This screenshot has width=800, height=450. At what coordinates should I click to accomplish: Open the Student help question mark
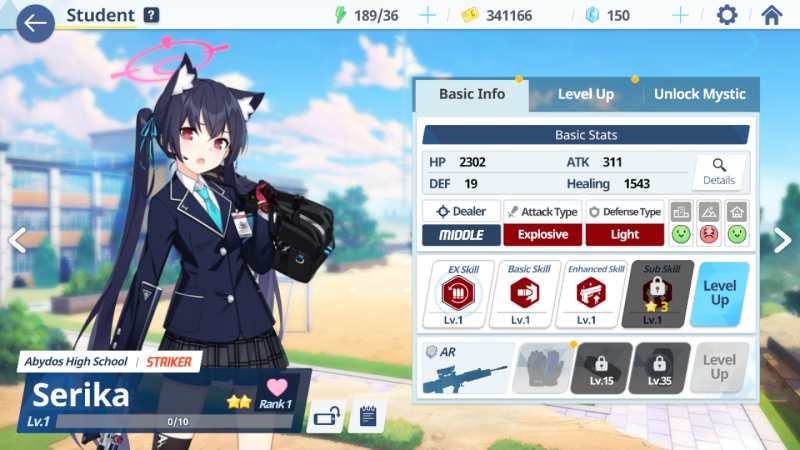pos(151,15)
